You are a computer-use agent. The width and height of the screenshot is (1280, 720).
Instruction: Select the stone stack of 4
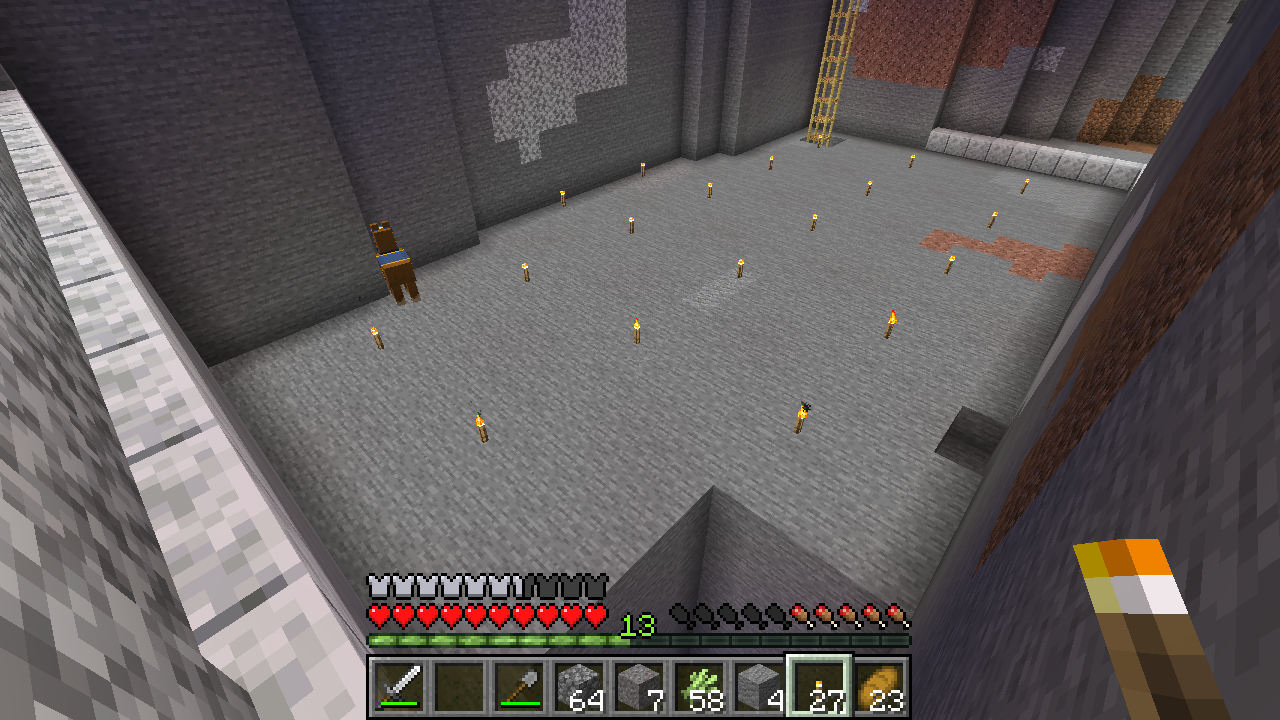(759, 687)
